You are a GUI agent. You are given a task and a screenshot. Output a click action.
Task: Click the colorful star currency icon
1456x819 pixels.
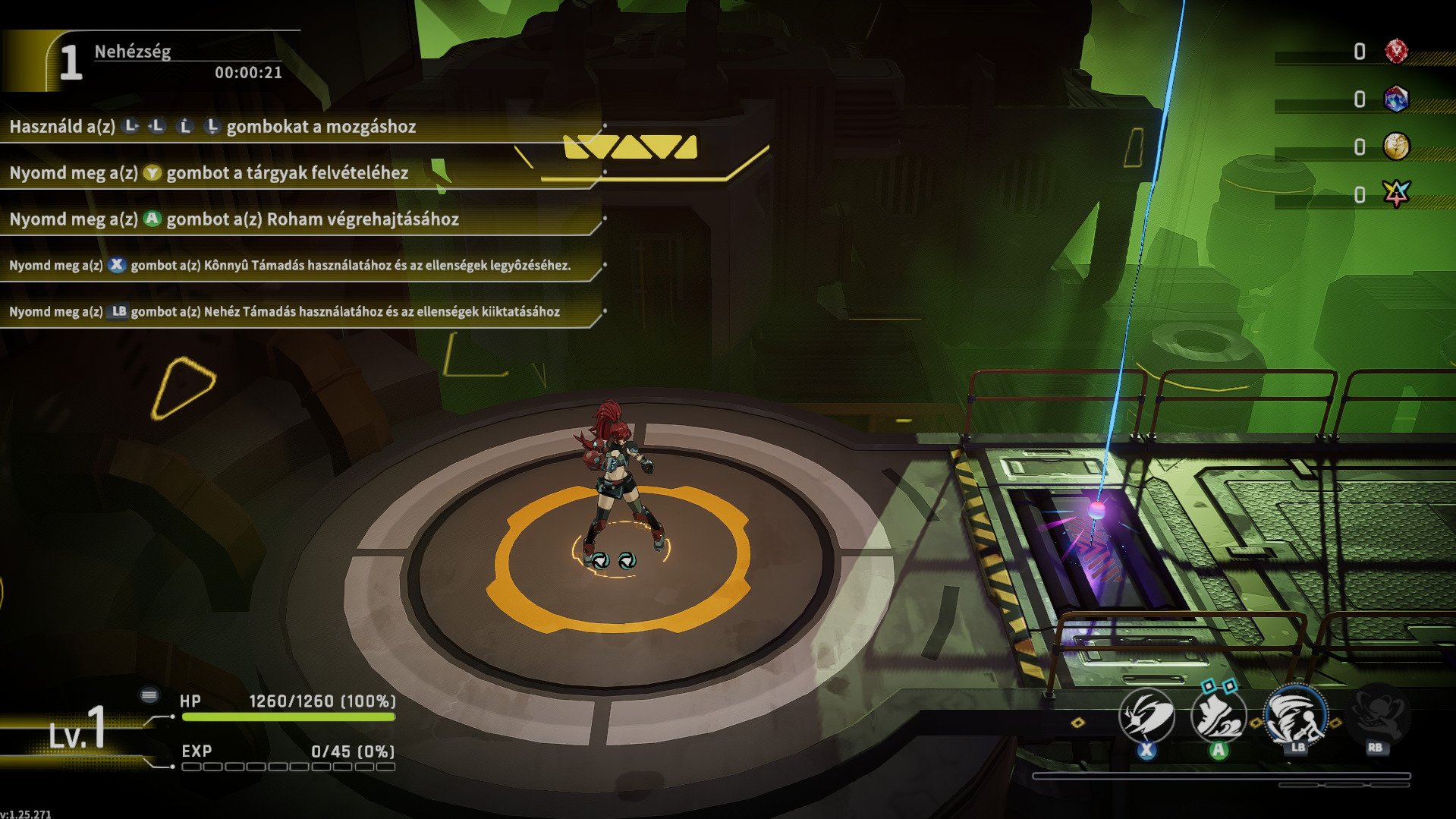[x=1396, y=194]
